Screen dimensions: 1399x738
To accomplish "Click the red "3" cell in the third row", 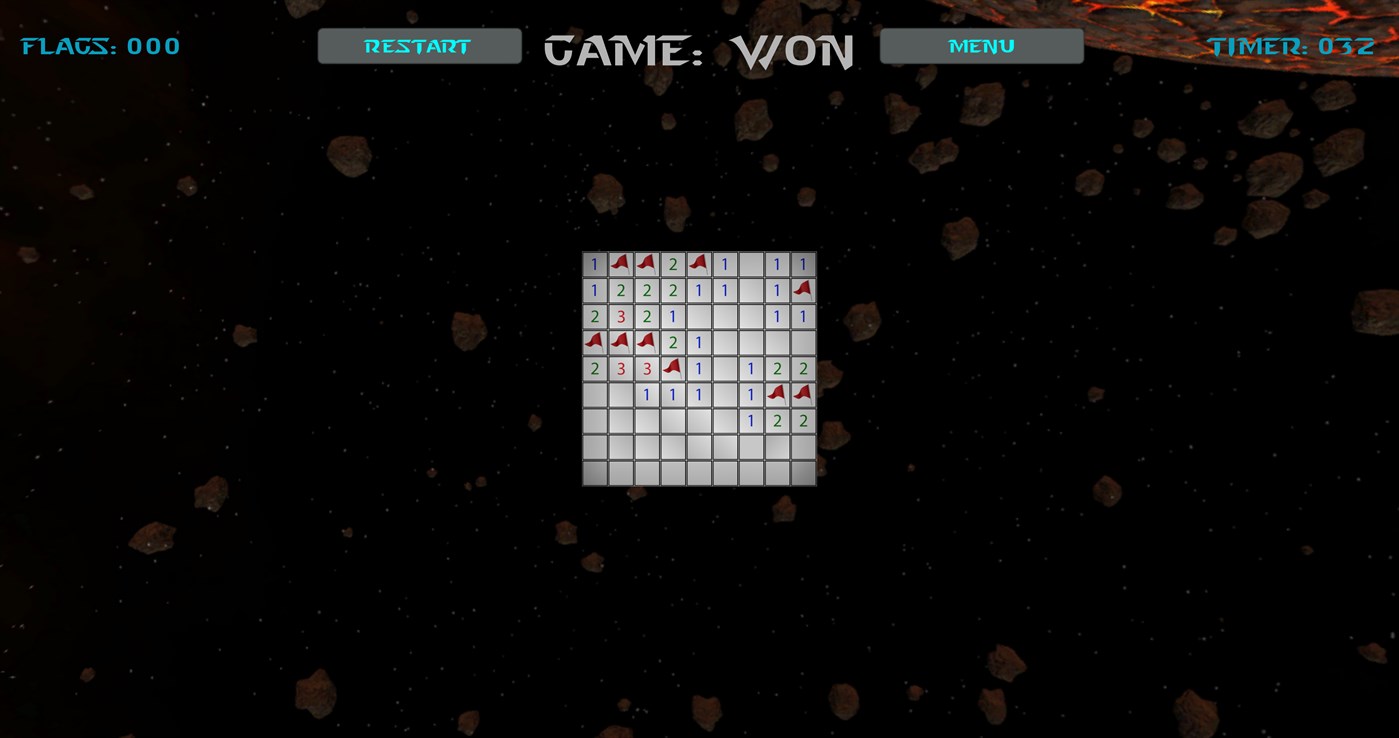I will click(620, 315).
